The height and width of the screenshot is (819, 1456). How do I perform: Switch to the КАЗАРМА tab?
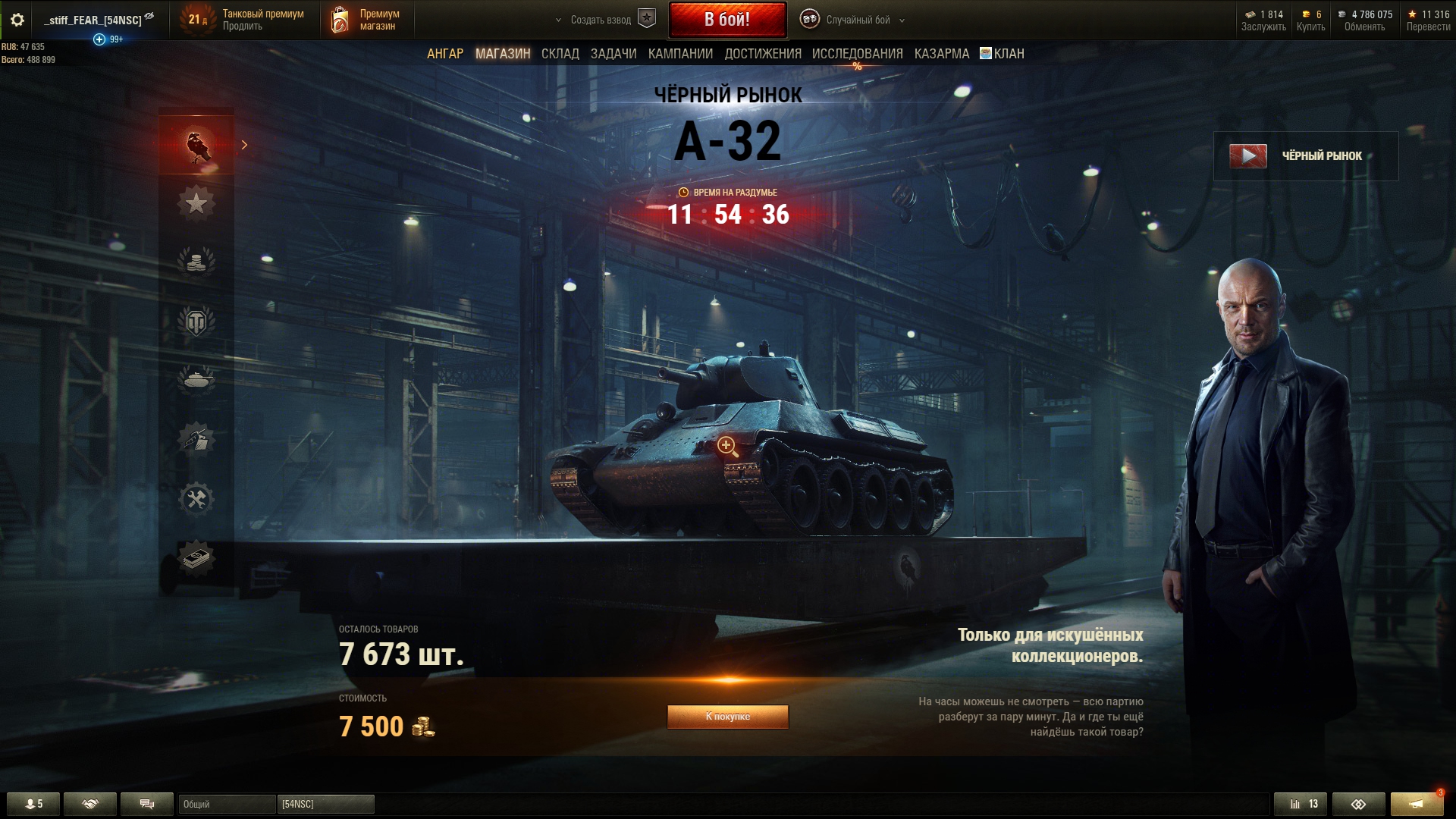tap(941, 54)
